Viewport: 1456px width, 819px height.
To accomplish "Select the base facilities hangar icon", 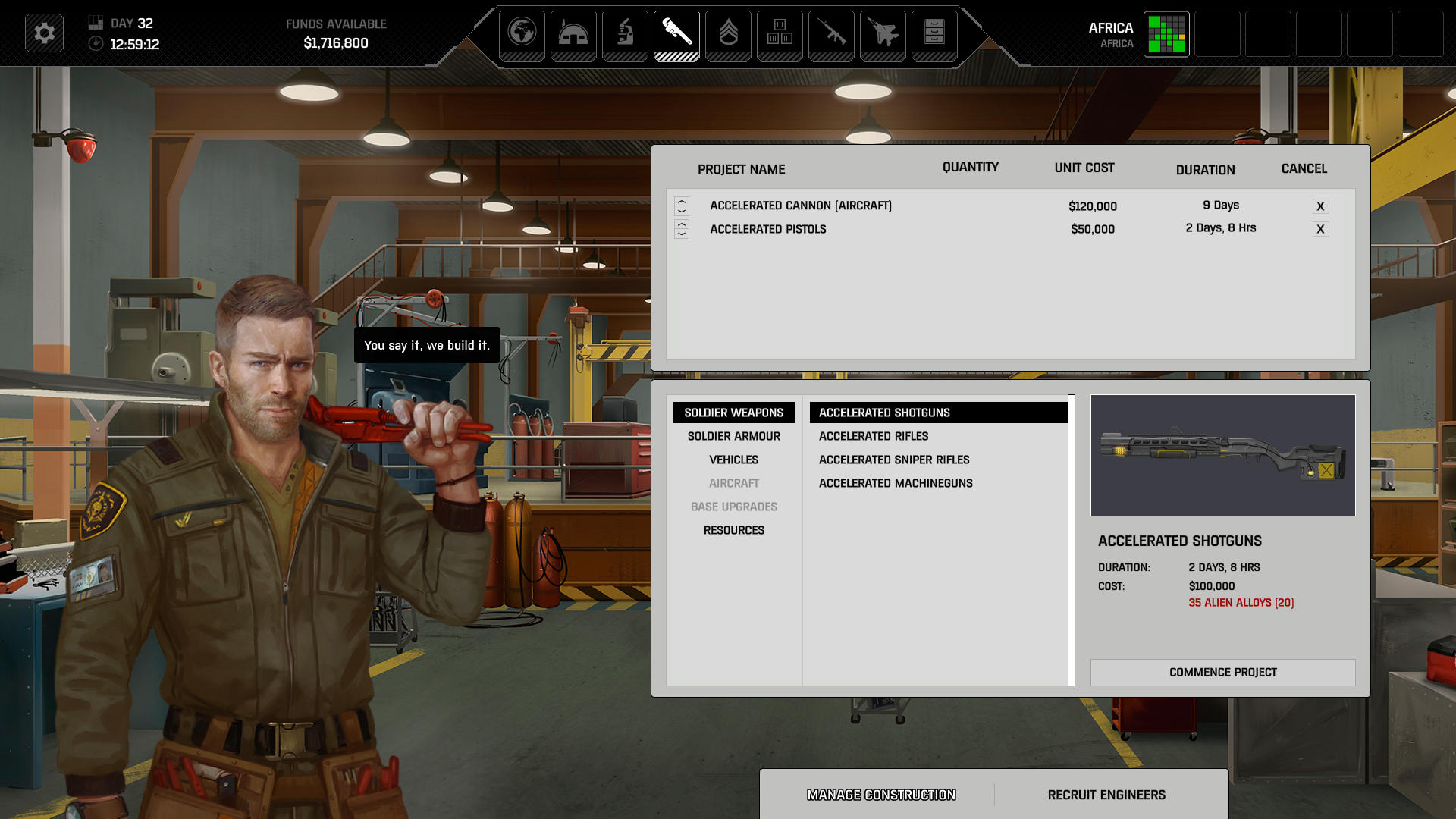I will coord(573,33).
